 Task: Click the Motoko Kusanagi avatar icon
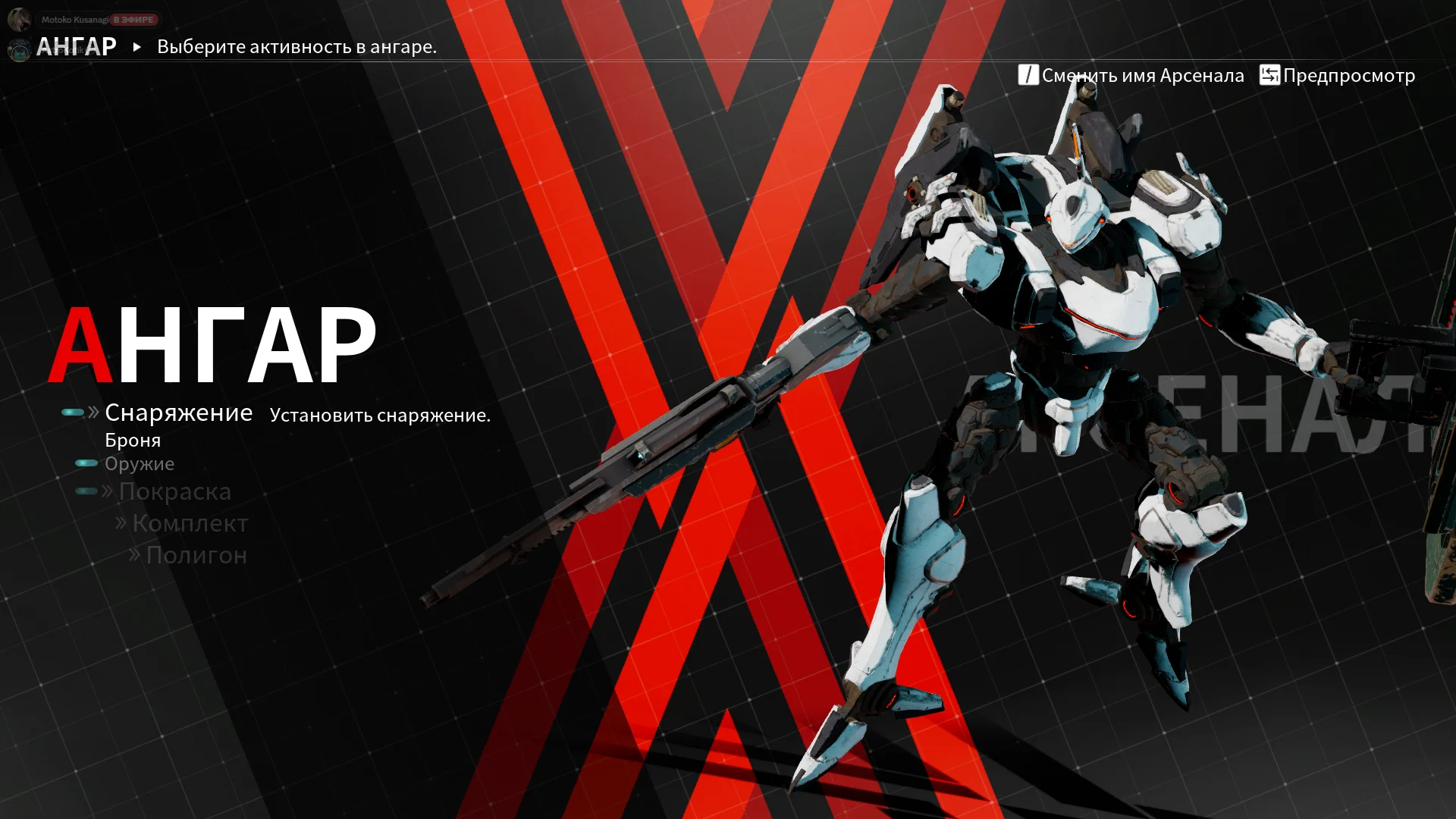coord(18,19)
